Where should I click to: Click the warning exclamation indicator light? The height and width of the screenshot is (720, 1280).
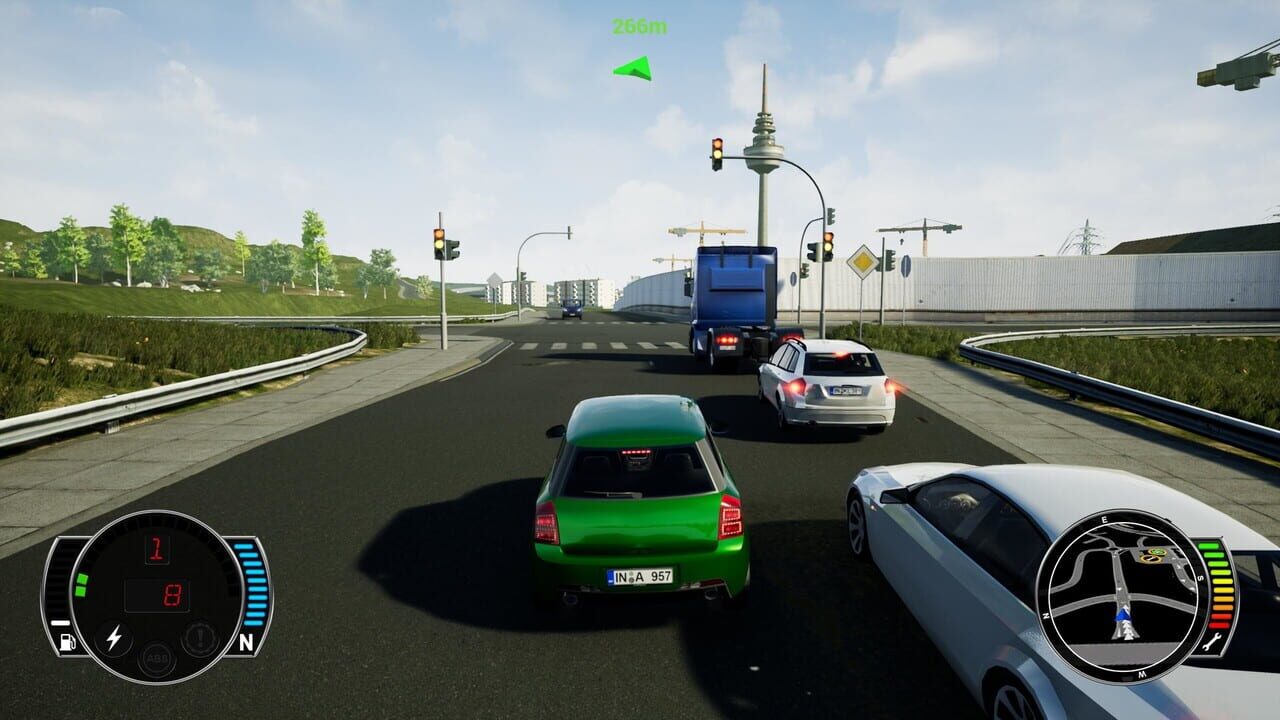click(x=200, y=636)
